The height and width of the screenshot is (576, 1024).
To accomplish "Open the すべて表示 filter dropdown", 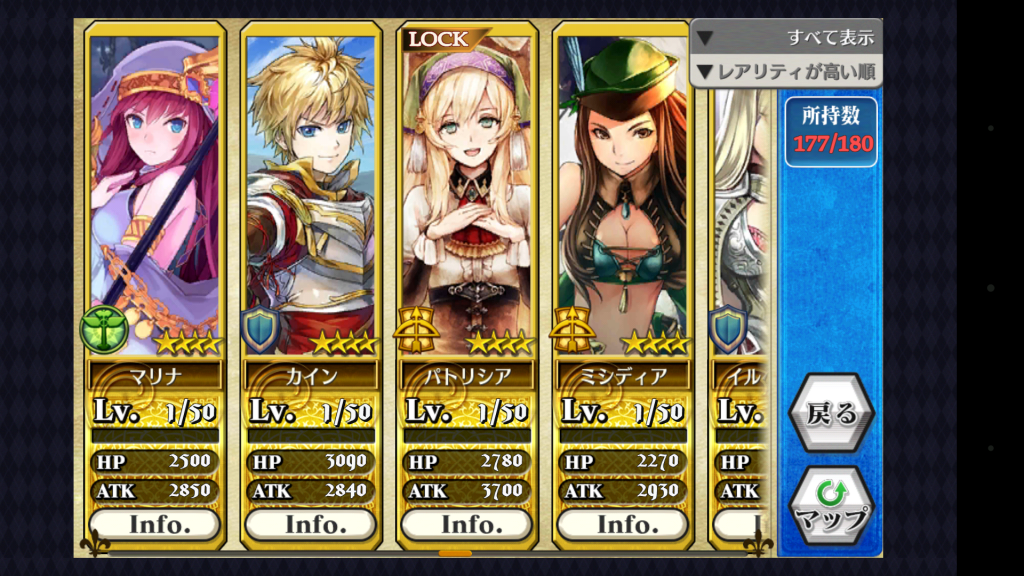I will (x=786, y=37).
